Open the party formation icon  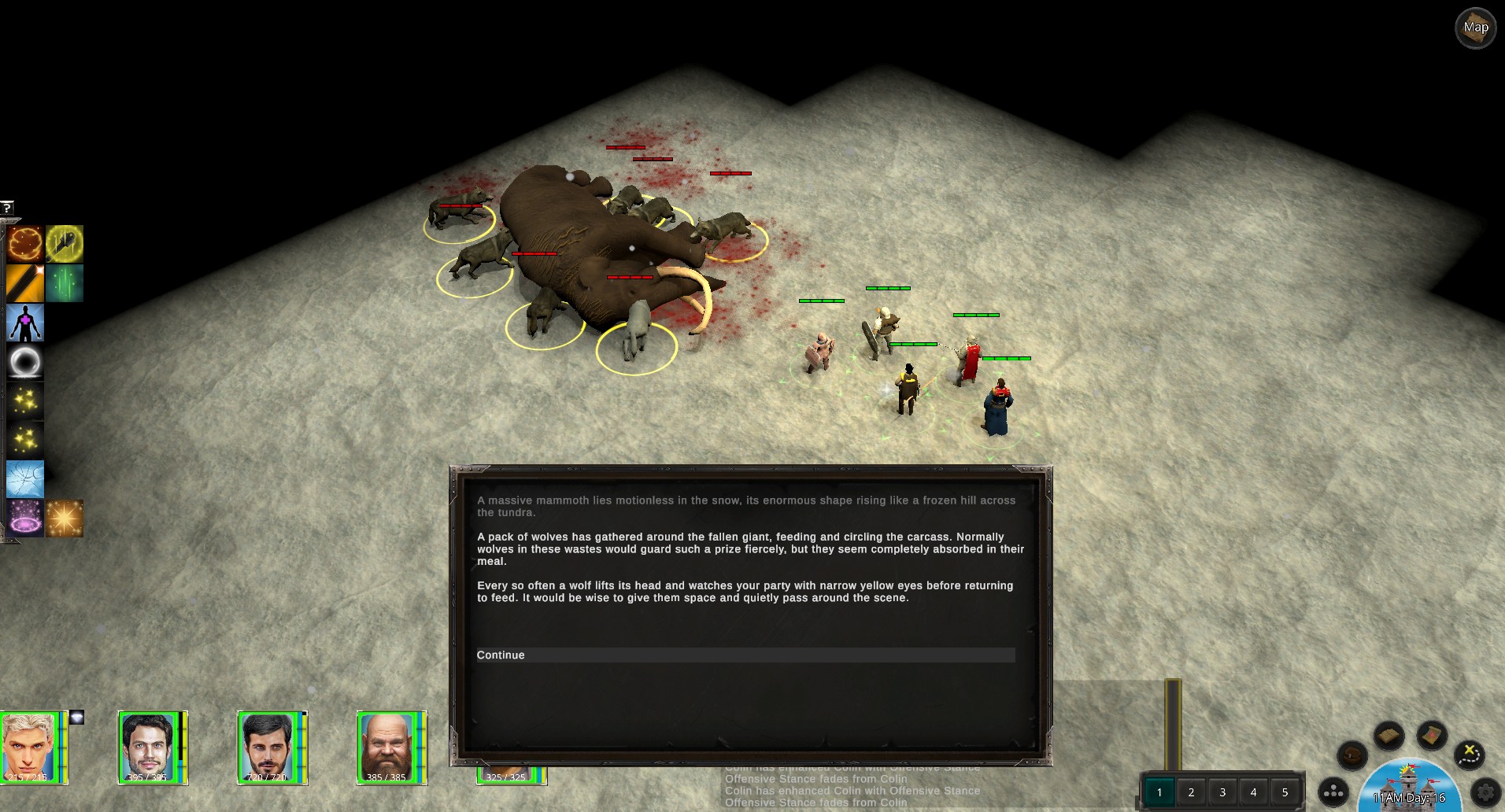tap(1333, 792)
